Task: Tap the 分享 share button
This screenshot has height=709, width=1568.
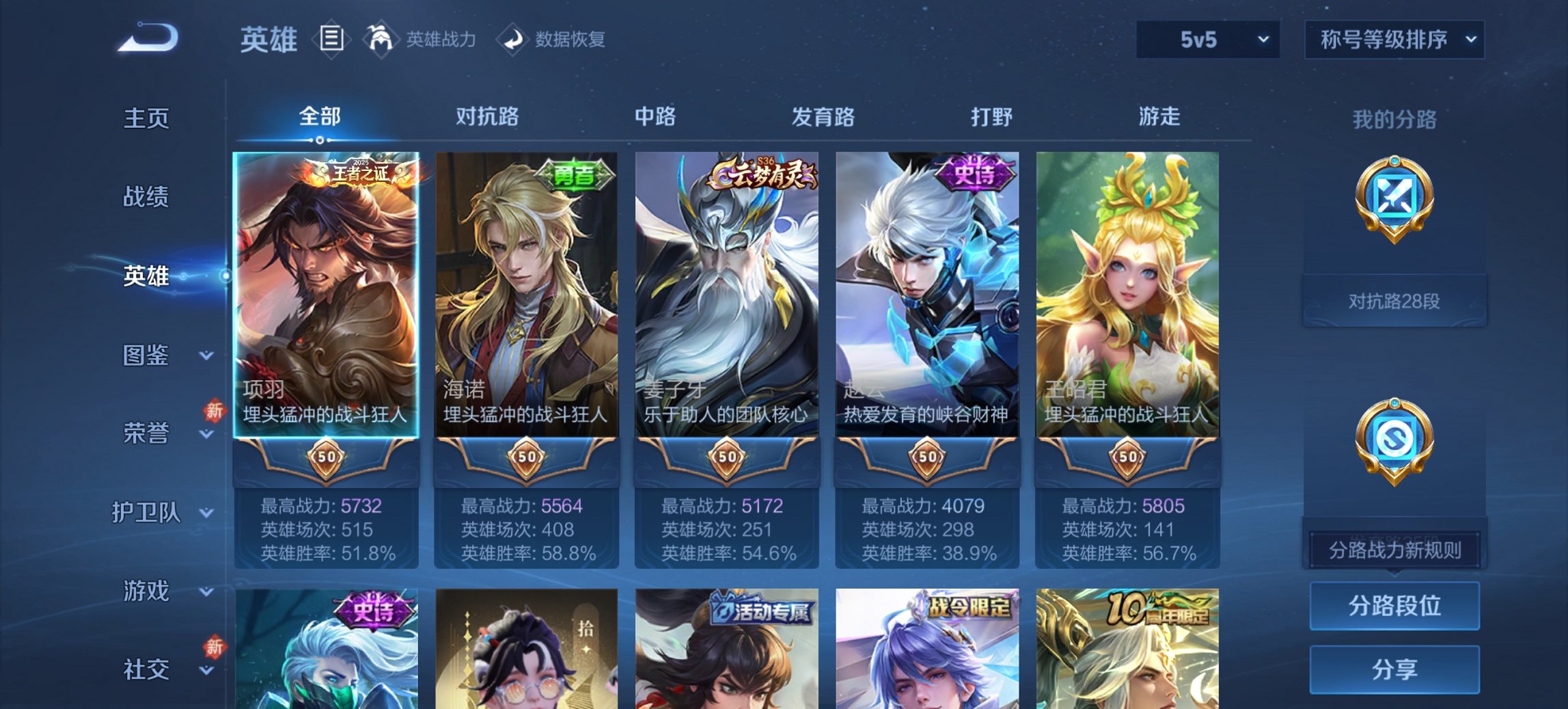Action: [x=1394, y=667]
